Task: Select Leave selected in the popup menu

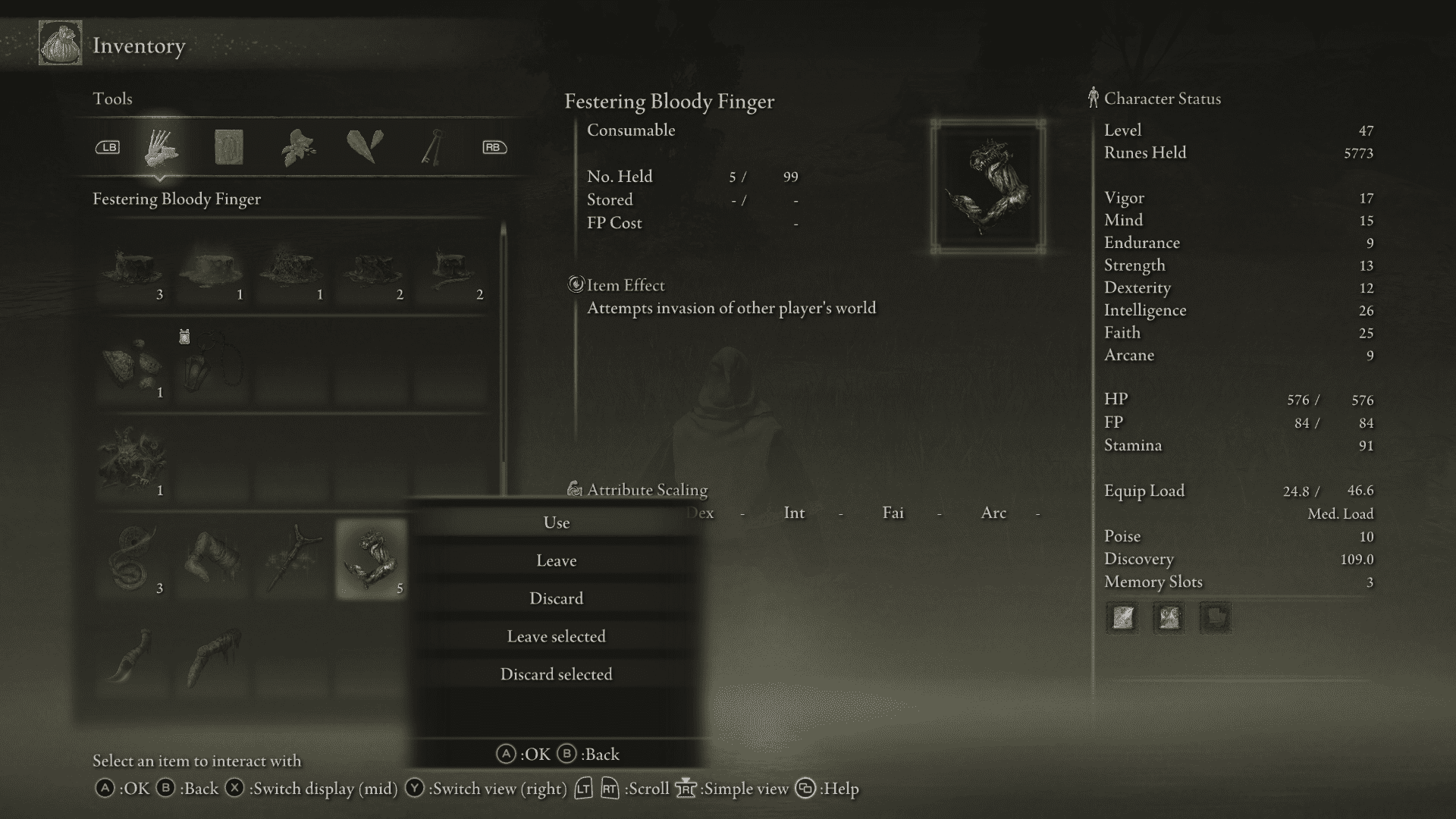Action: [557, 636]
